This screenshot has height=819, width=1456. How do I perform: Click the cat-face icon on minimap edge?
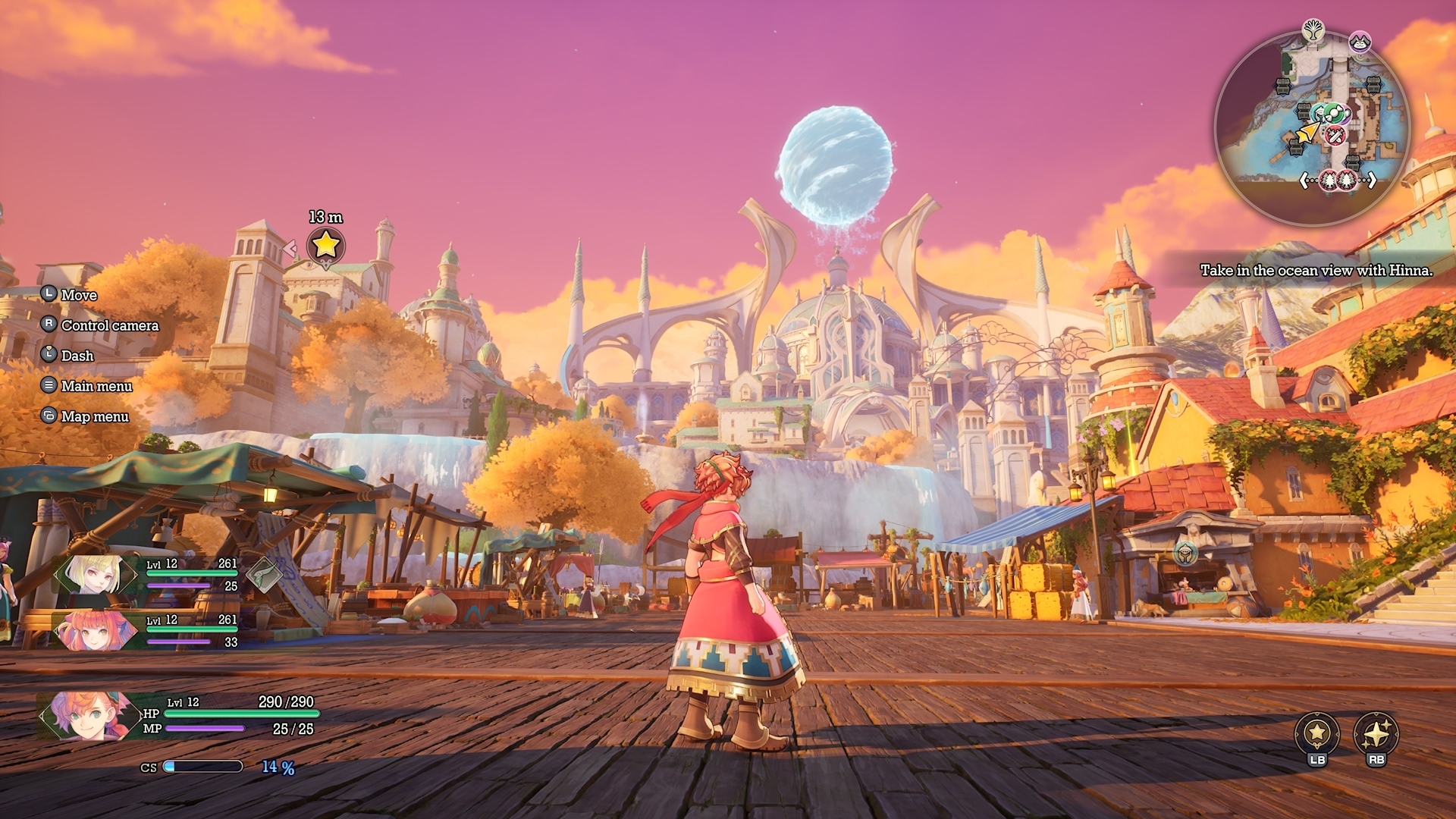[1360, 42]
